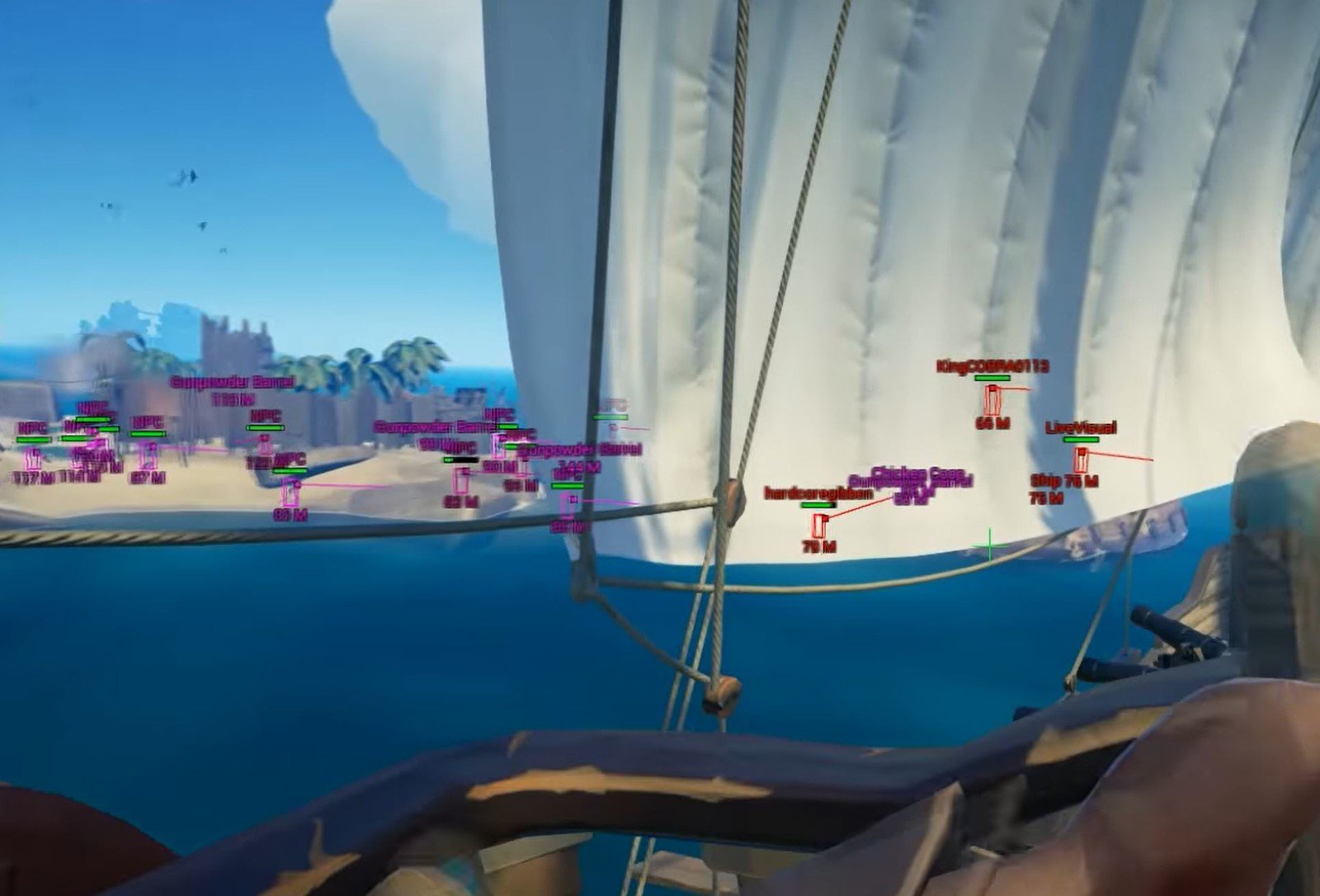Toggle LiveVisual's green health bar
Viewport: 1320px width, 896px height.
(x=1082, y=439)
